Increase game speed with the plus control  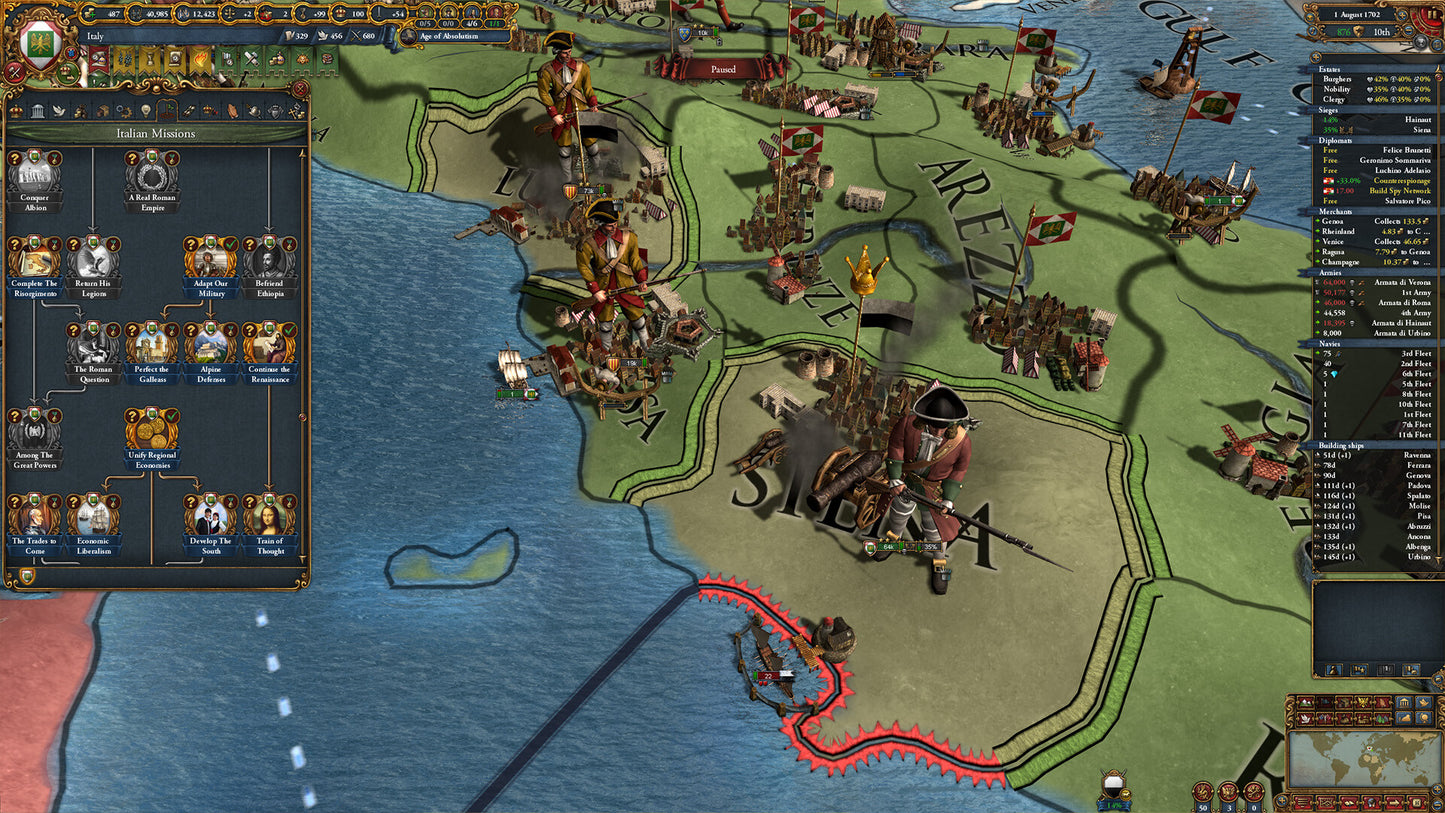tap(1401, 16)
